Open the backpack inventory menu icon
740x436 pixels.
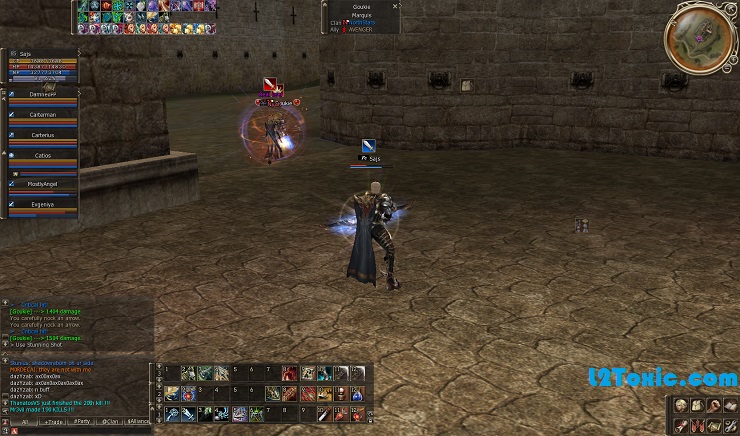click(698, 405)
